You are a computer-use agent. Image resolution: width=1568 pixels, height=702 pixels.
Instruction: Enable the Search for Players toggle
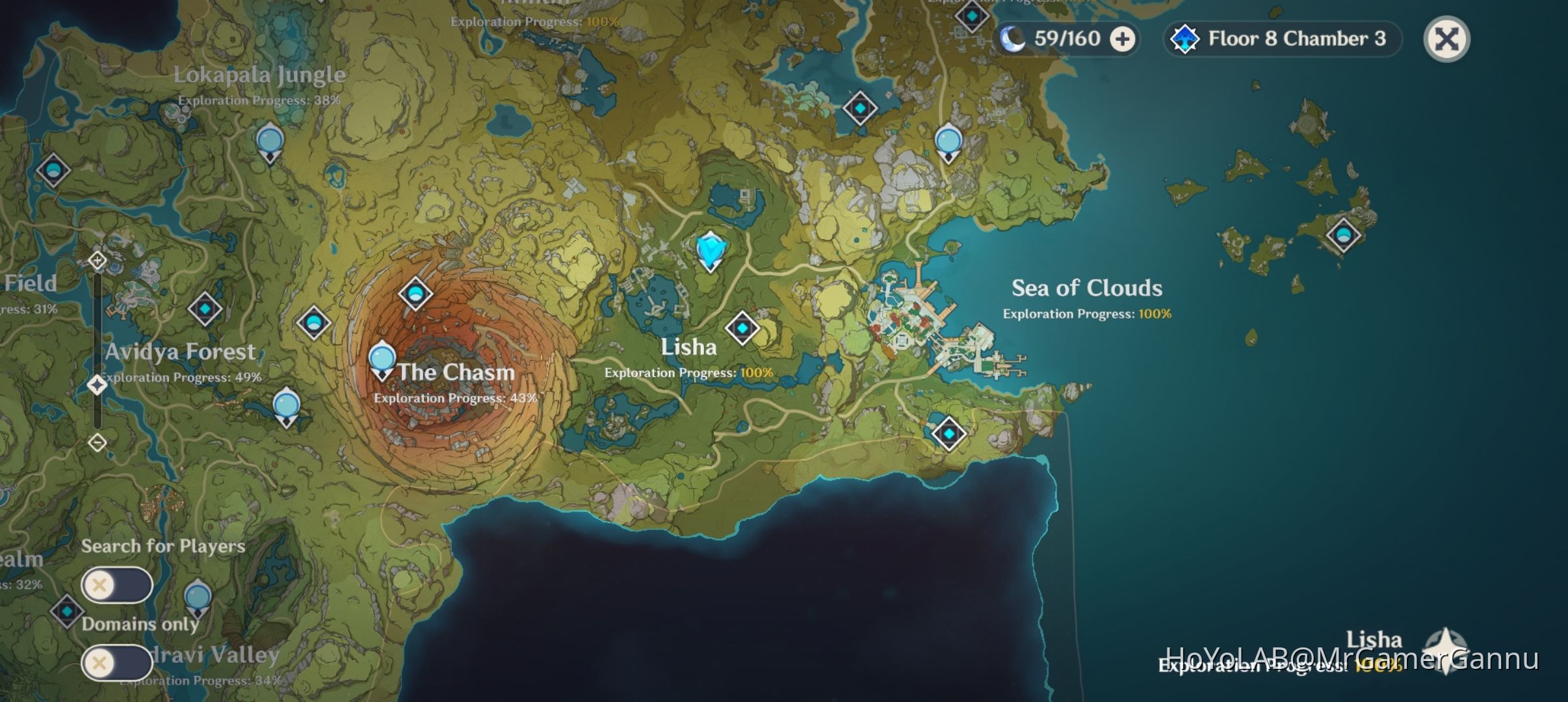[x=117, y=585]
